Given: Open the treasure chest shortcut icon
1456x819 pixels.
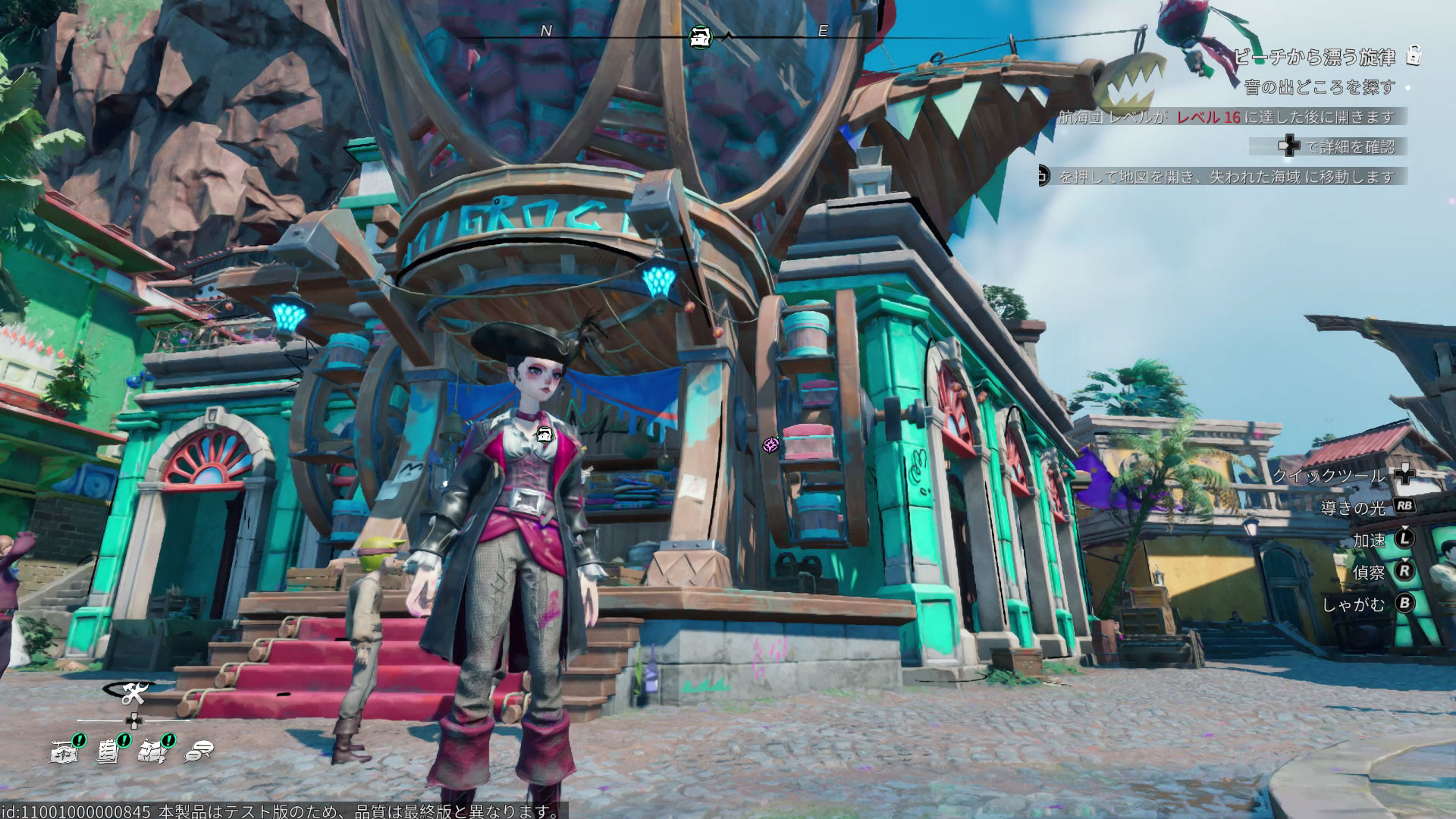Looking at the screenshot, I should click(x=64, y=751).
